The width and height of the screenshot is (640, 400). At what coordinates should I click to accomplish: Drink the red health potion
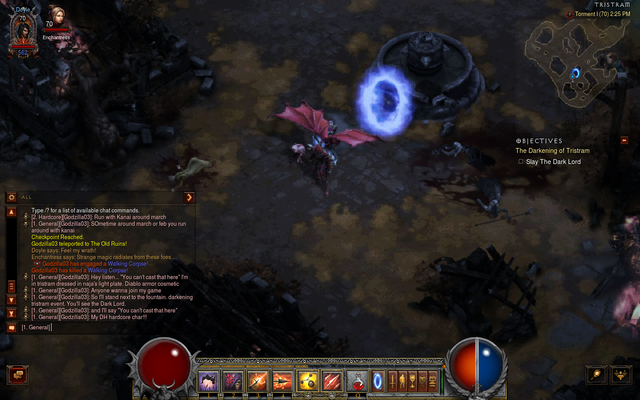coord(357,380)
